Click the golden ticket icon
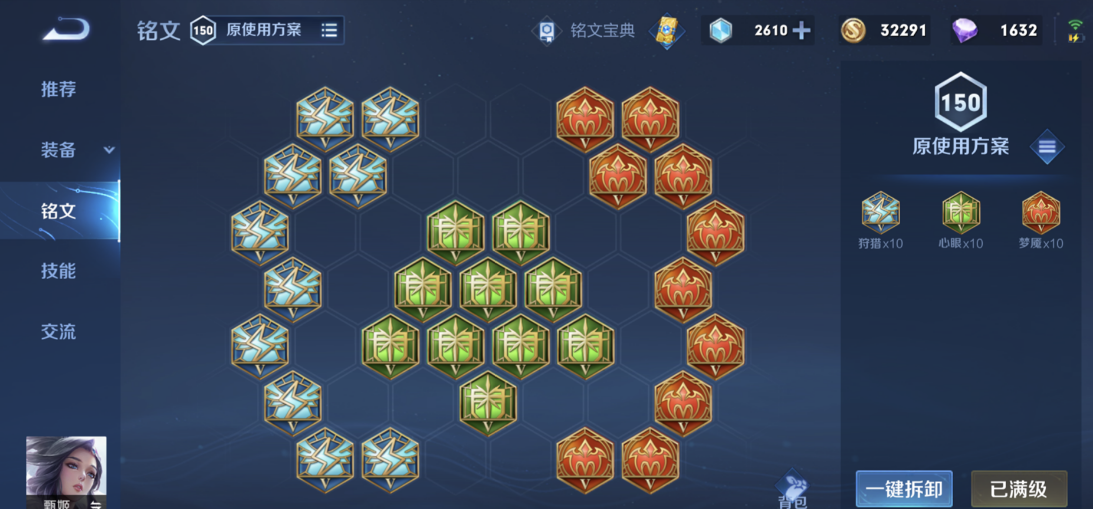1093x509 pixels. (x=666, y=31)
